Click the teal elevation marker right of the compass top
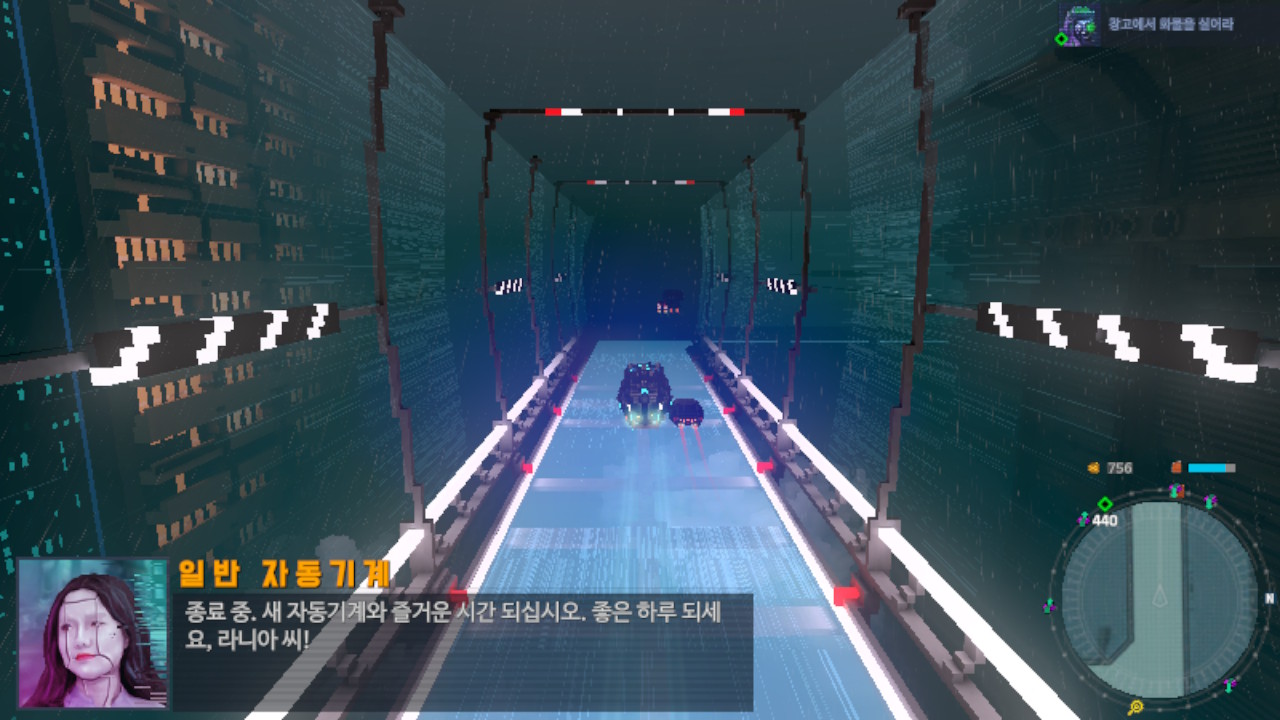Image resolution: width=1280 pixels, height=720 pixels. tap(1208, 500)
